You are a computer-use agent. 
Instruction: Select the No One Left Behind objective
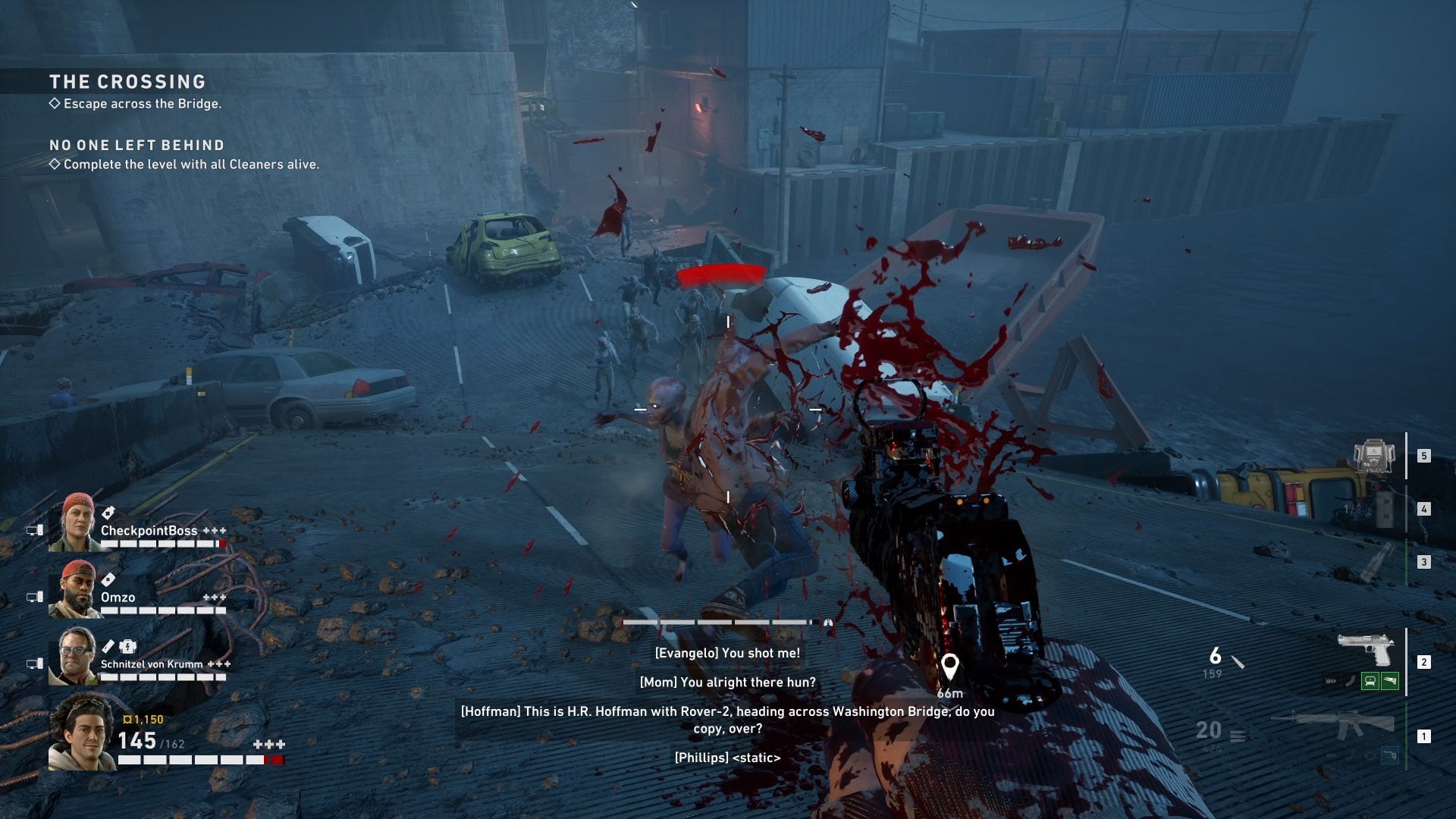(x=136, y=146)
